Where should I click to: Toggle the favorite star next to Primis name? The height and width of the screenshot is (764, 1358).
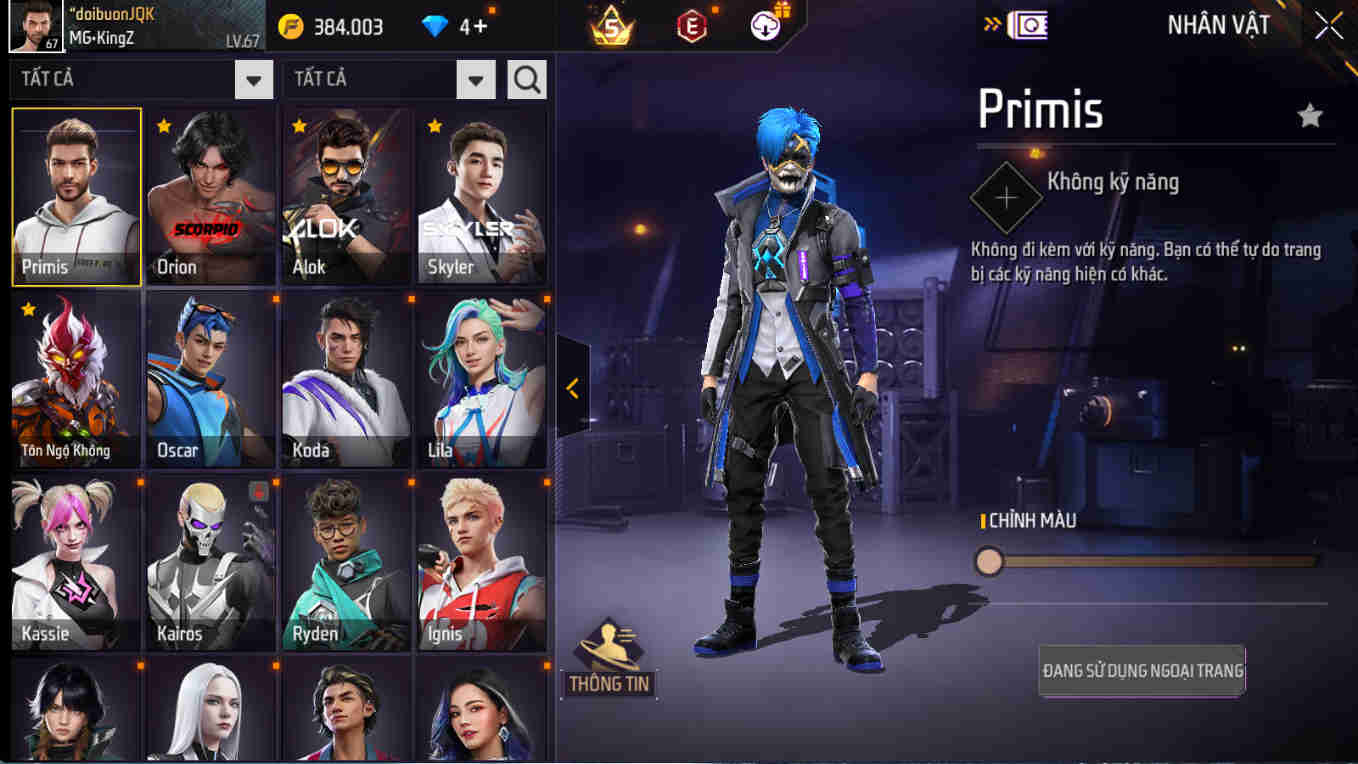click(x=1310, y=113)
